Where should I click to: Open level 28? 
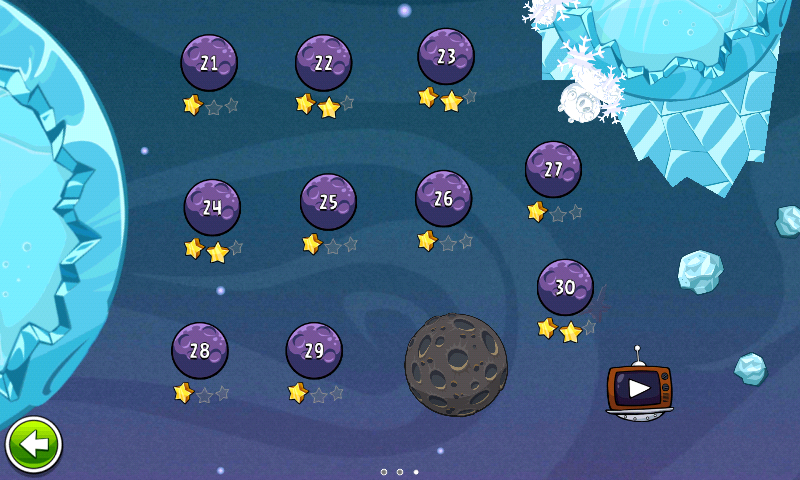click(x=200, y=351)
